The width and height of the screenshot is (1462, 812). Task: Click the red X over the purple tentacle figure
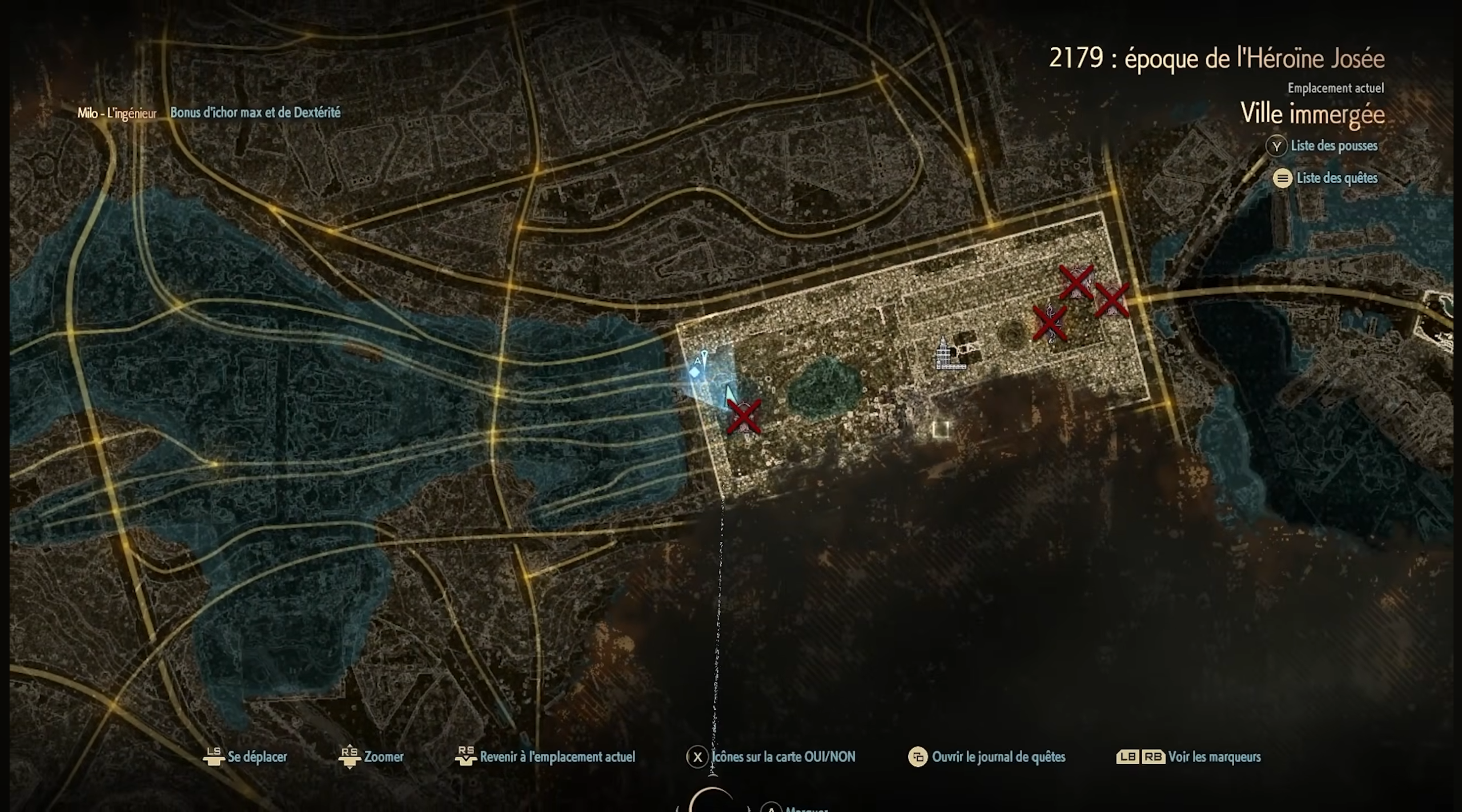[1050, 323]
